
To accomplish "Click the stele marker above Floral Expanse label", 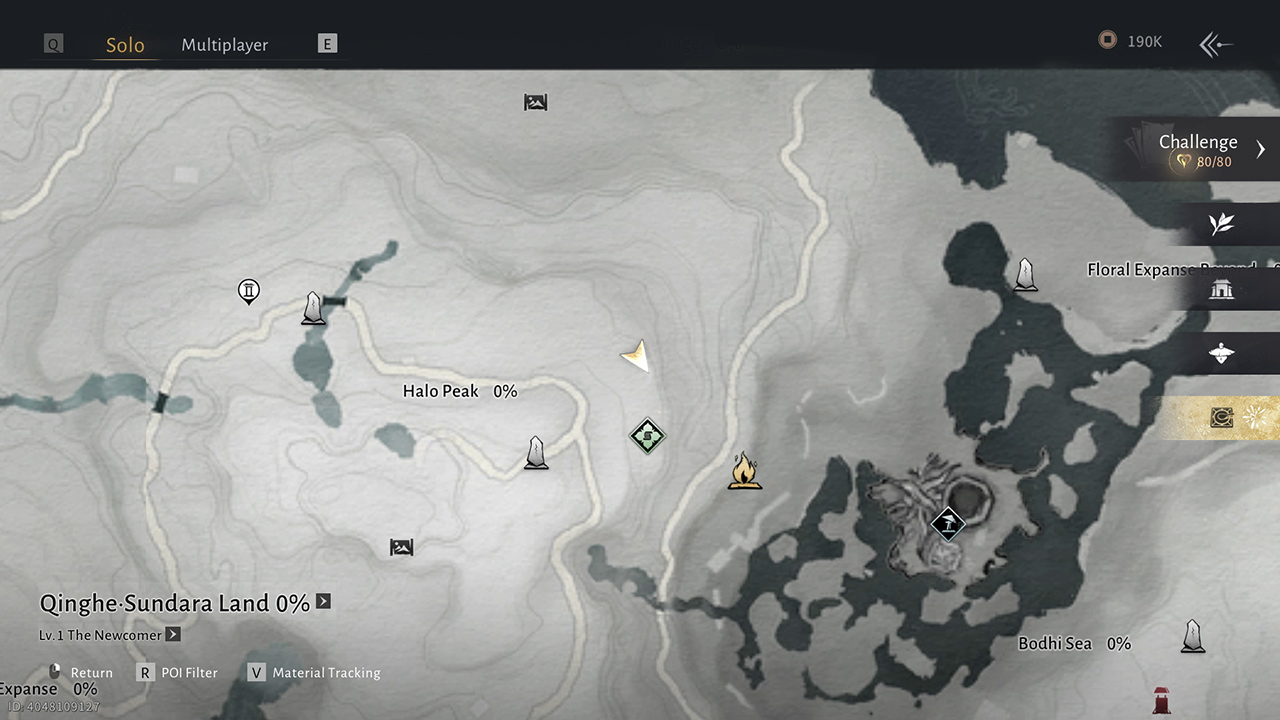I will [1025, 274].
